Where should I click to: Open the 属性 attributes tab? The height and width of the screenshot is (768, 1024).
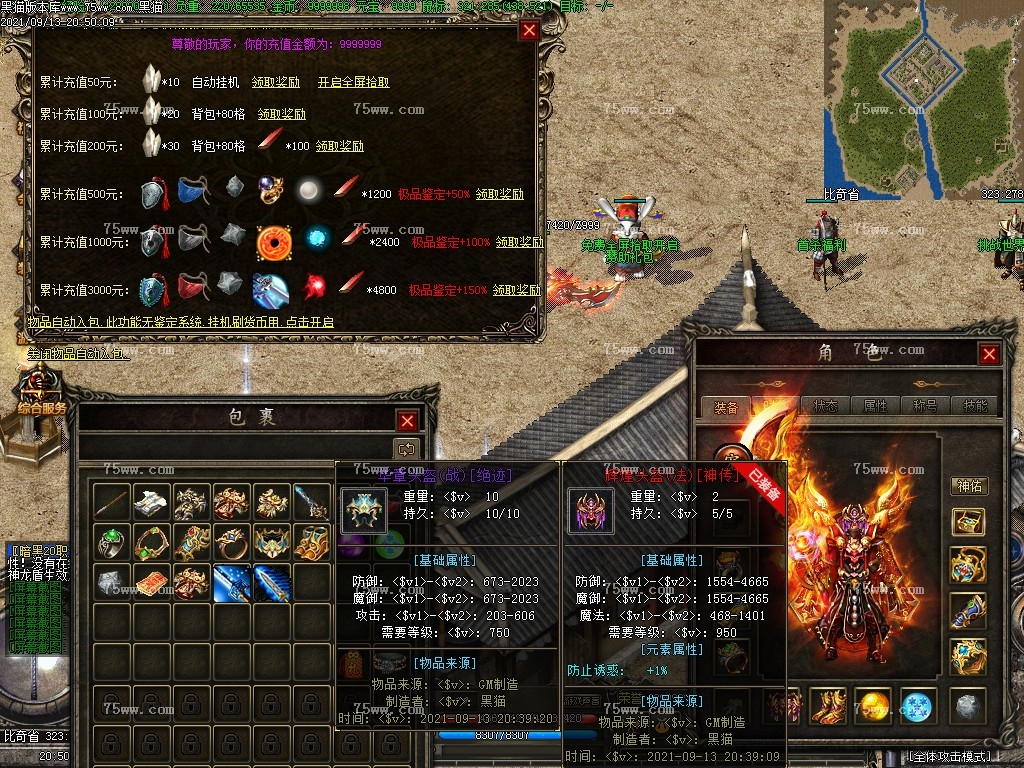tap(875, 406)
